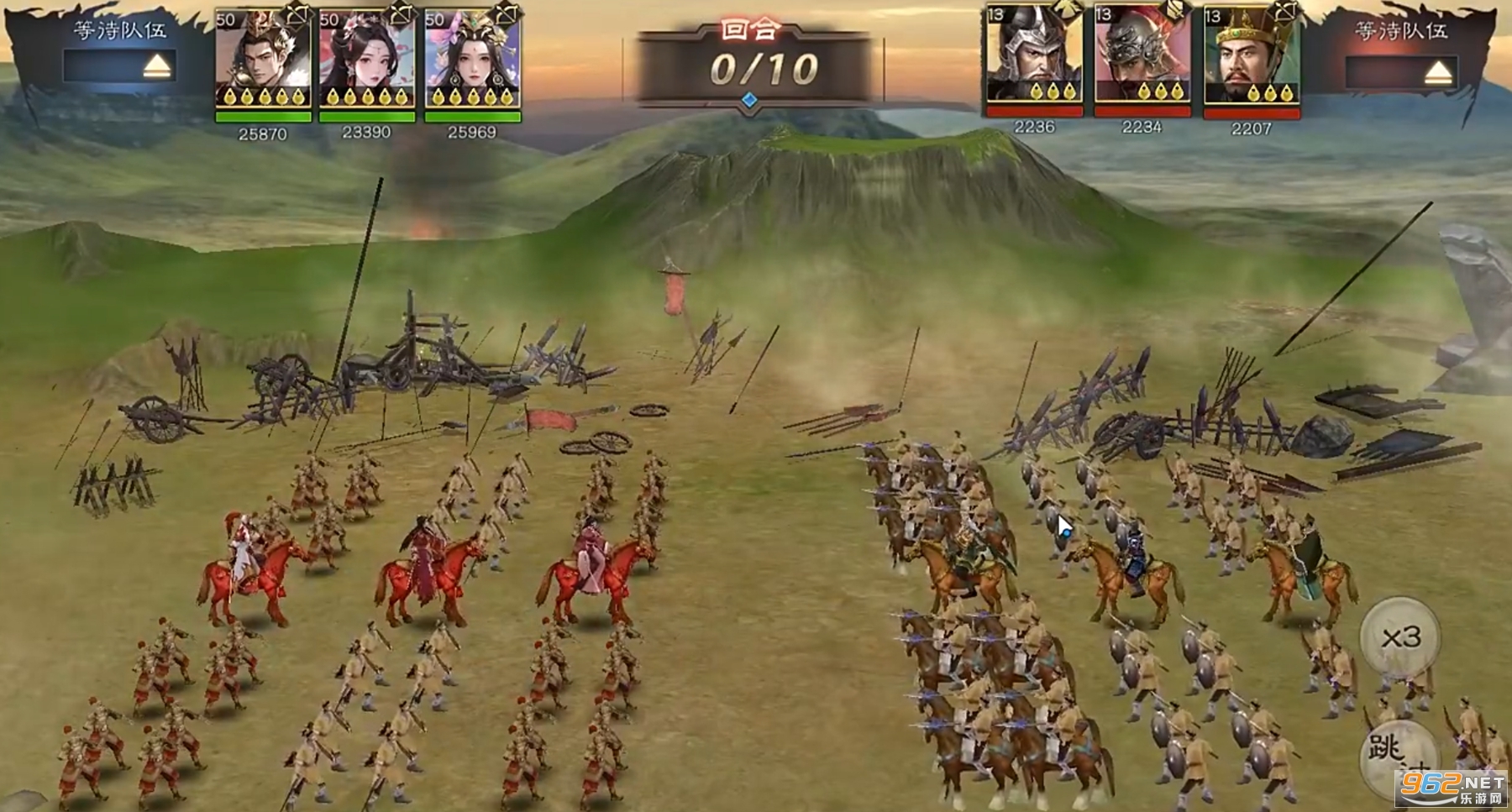This screenshot has width=1512, height=812.
Task: Expand the left waiting team panel
Action: coord(156,66)
